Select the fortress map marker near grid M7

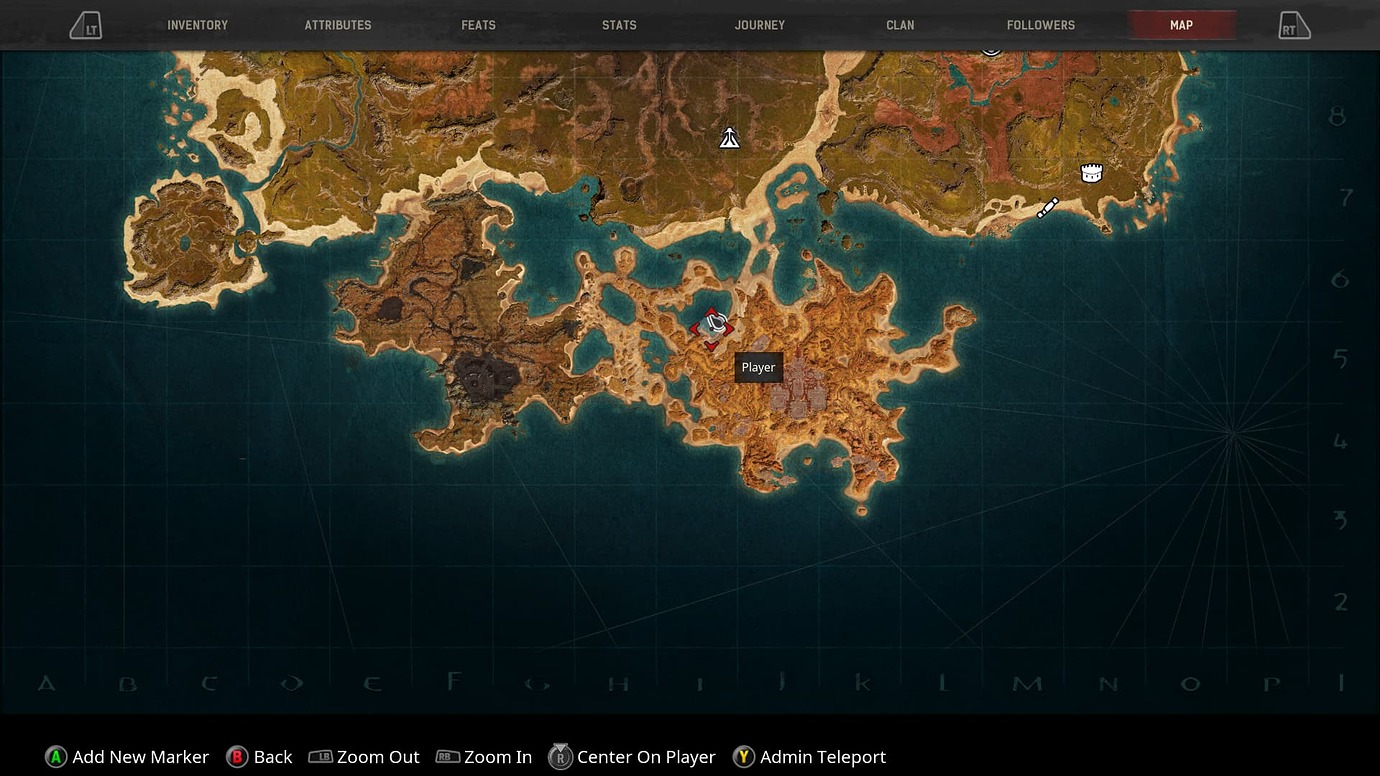pos(1091,172)
